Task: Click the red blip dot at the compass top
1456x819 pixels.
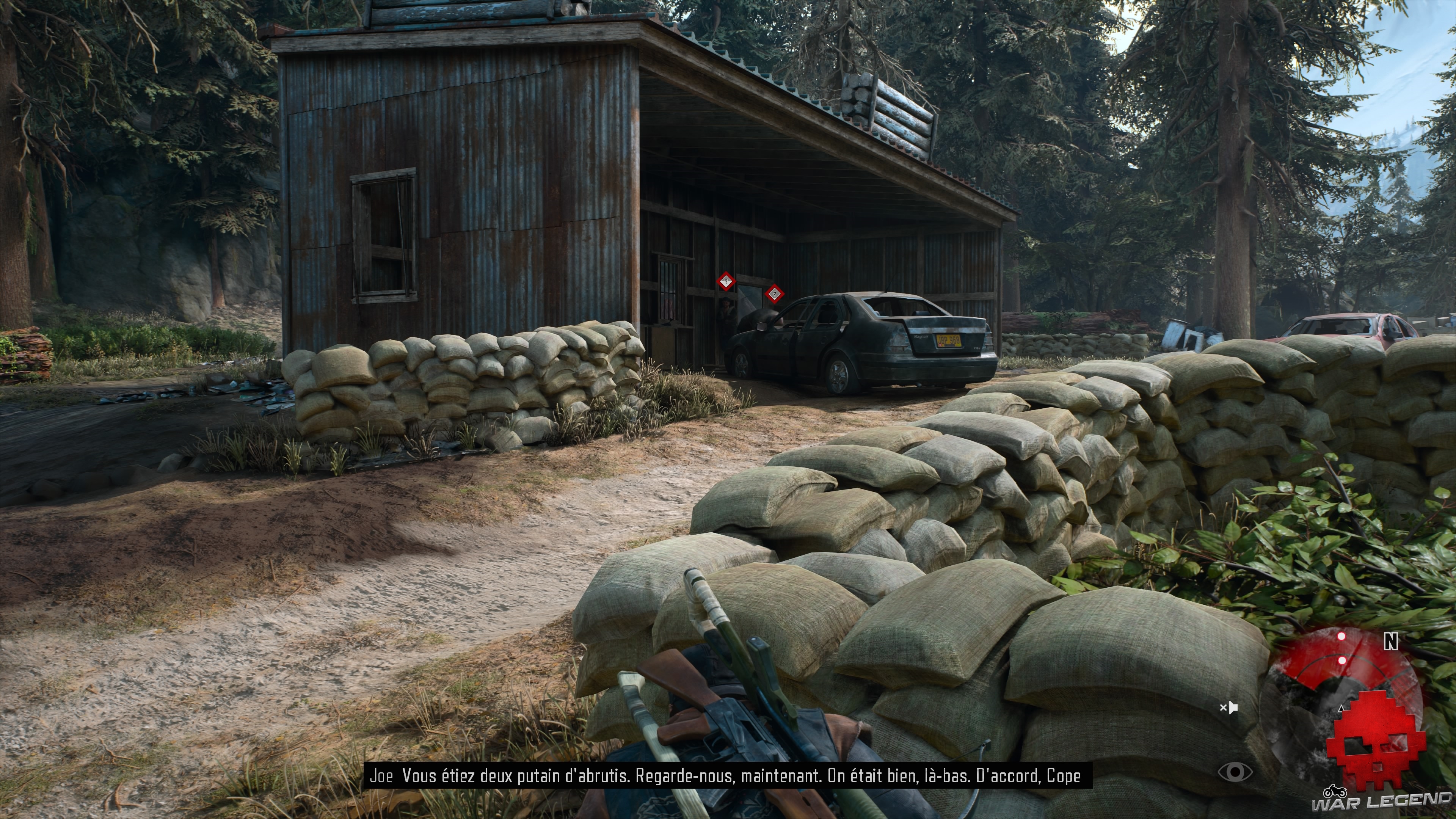Action: pos(1341,636)
